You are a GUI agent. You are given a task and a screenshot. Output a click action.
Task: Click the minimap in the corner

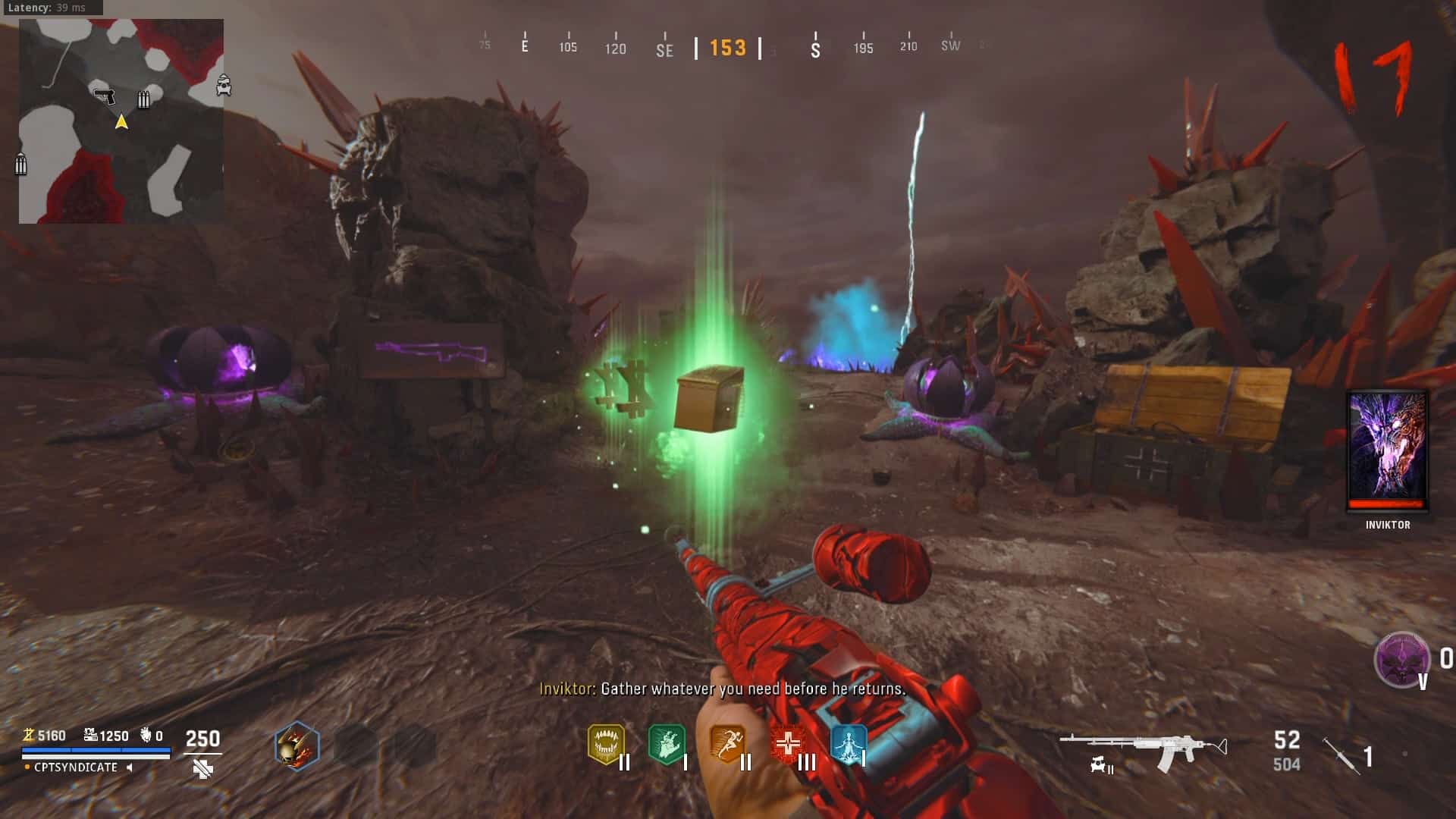pyautogui.click(x=121, y=121)
